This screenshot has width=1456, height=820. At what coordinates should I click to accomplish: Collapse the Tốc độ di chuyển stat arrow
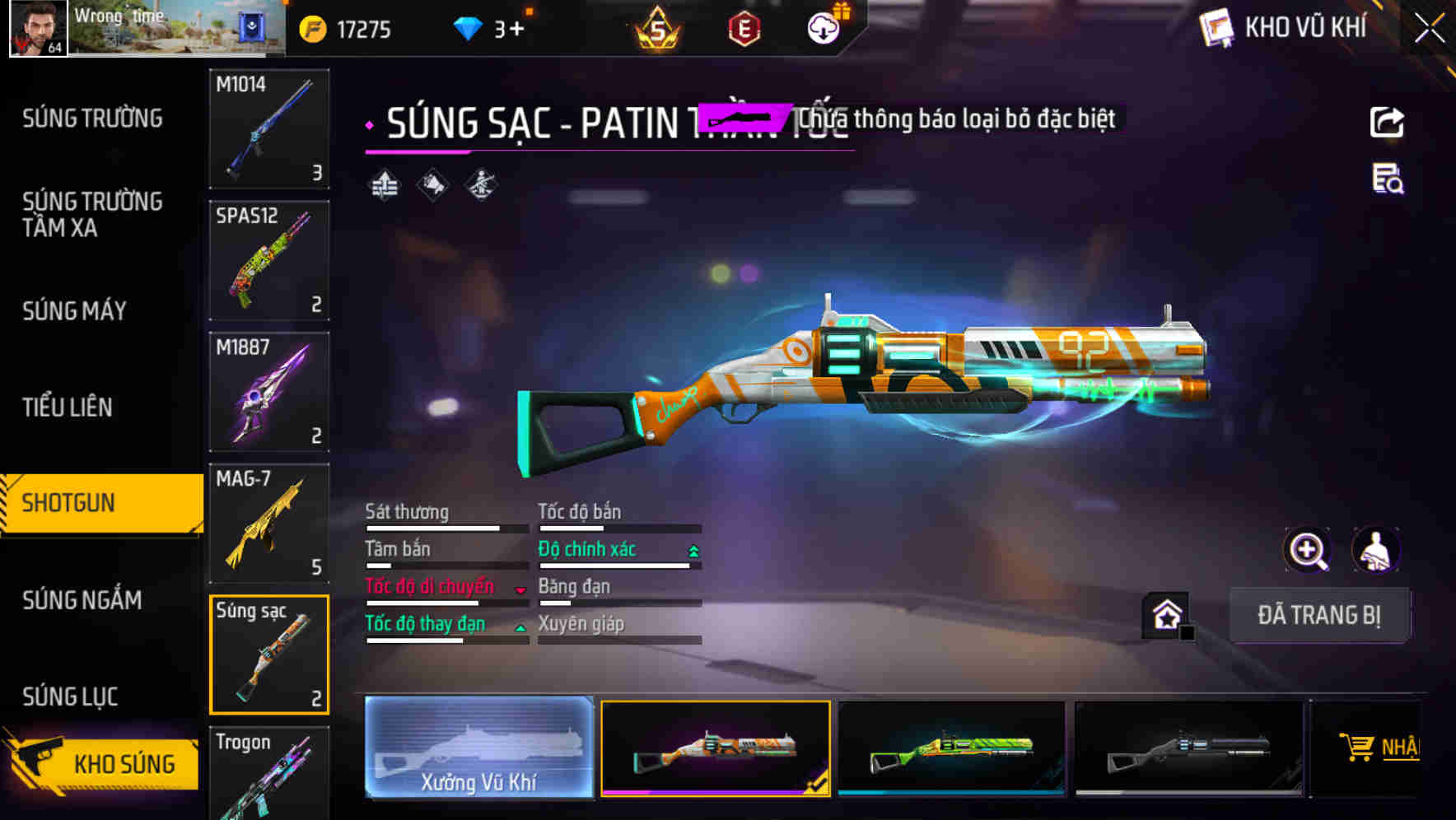tap(521, 588)
